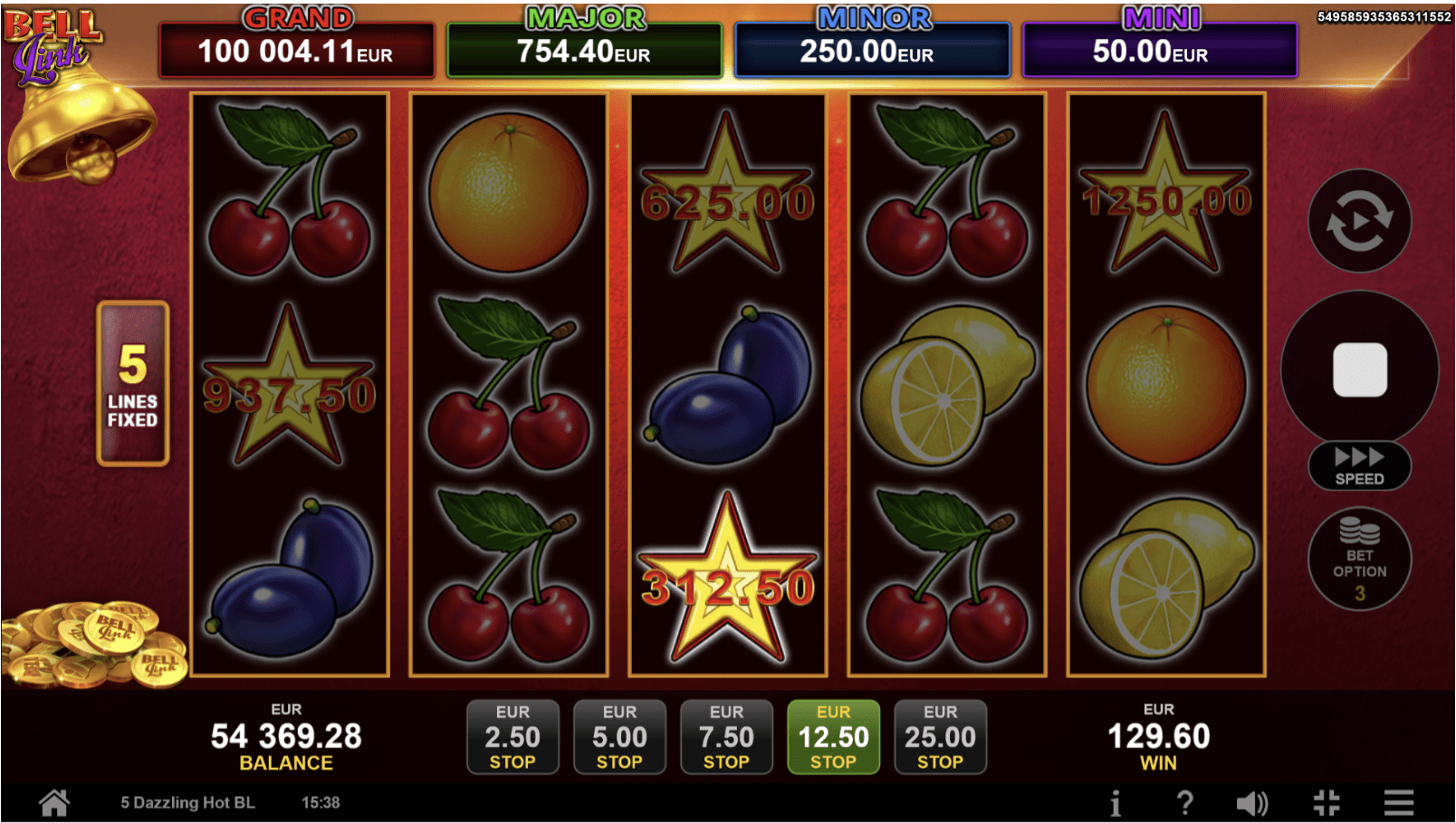1456x823 pixels.
Task: Toggle the autoplay circular arrows button
Action: tap(1359, 221)
